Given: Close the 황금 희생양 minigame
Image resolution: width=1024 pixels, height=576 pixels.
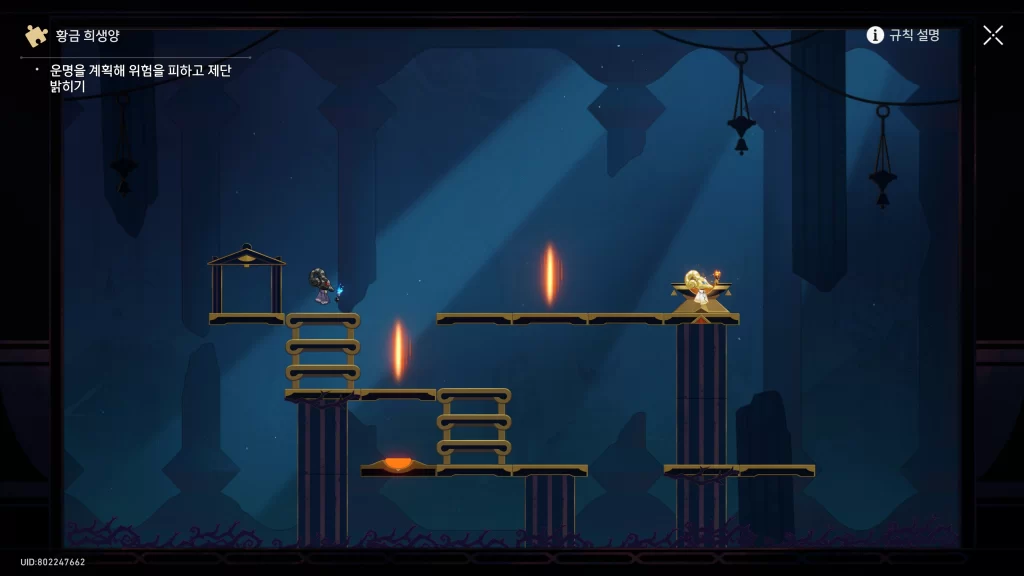Looking at the screenshot, I should [992, 35].
